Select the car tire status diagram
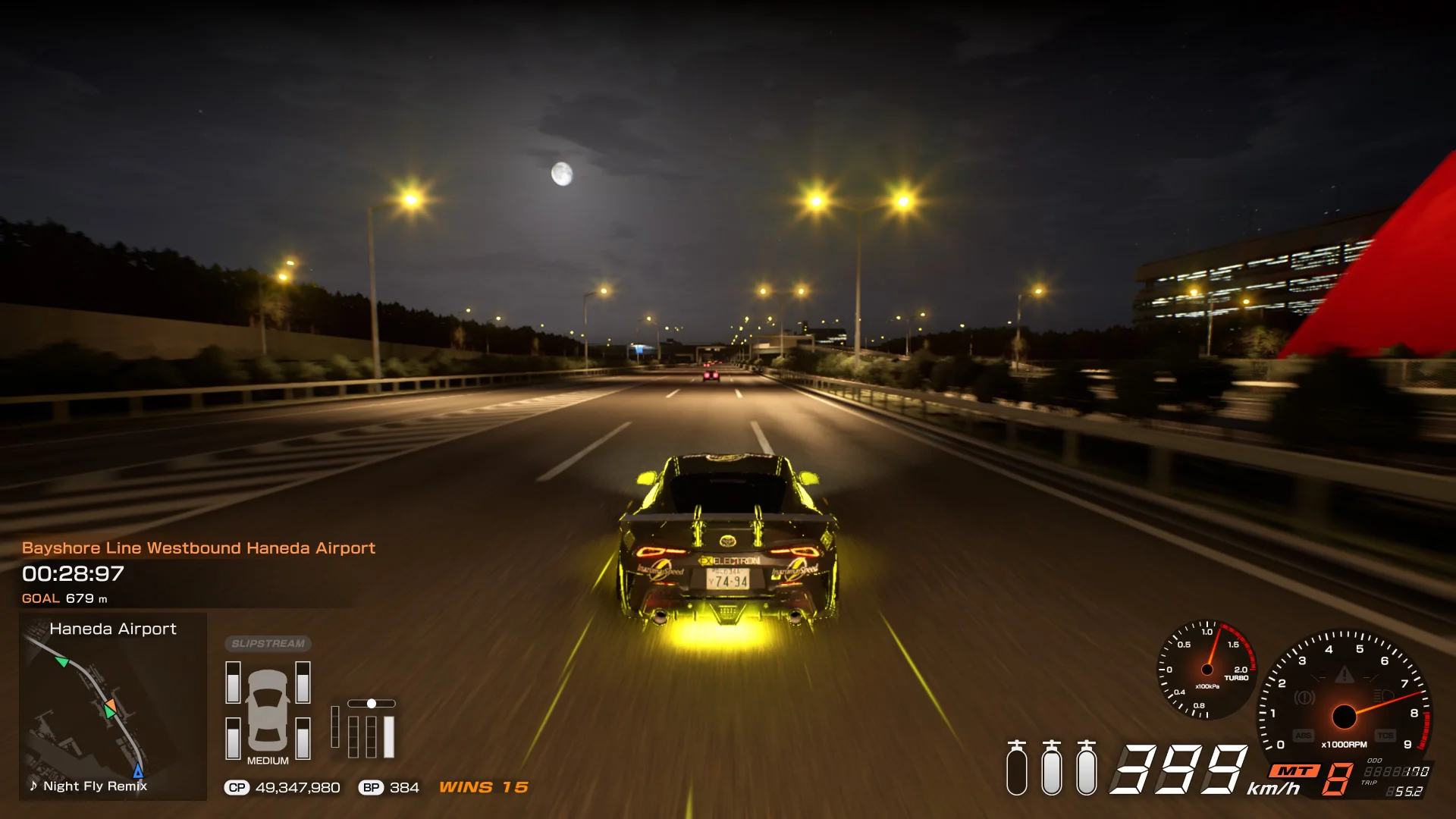 268,711
